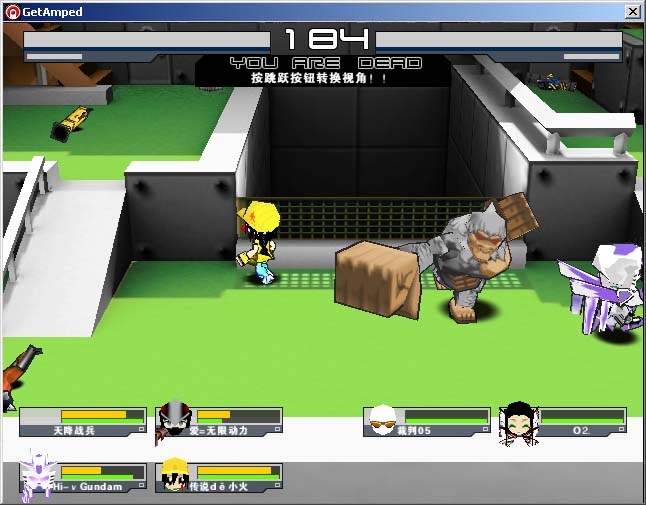Viewport: 646px width, 505px height.
Task: Close the GetAmped window
Action: point(633,11)
